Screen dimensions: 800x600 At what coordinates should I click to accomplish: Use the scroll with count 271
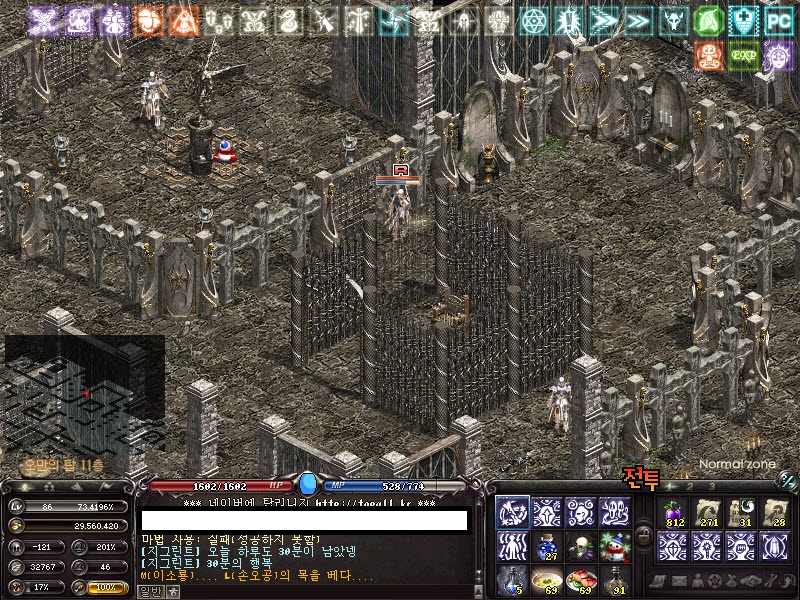(708, 512)
